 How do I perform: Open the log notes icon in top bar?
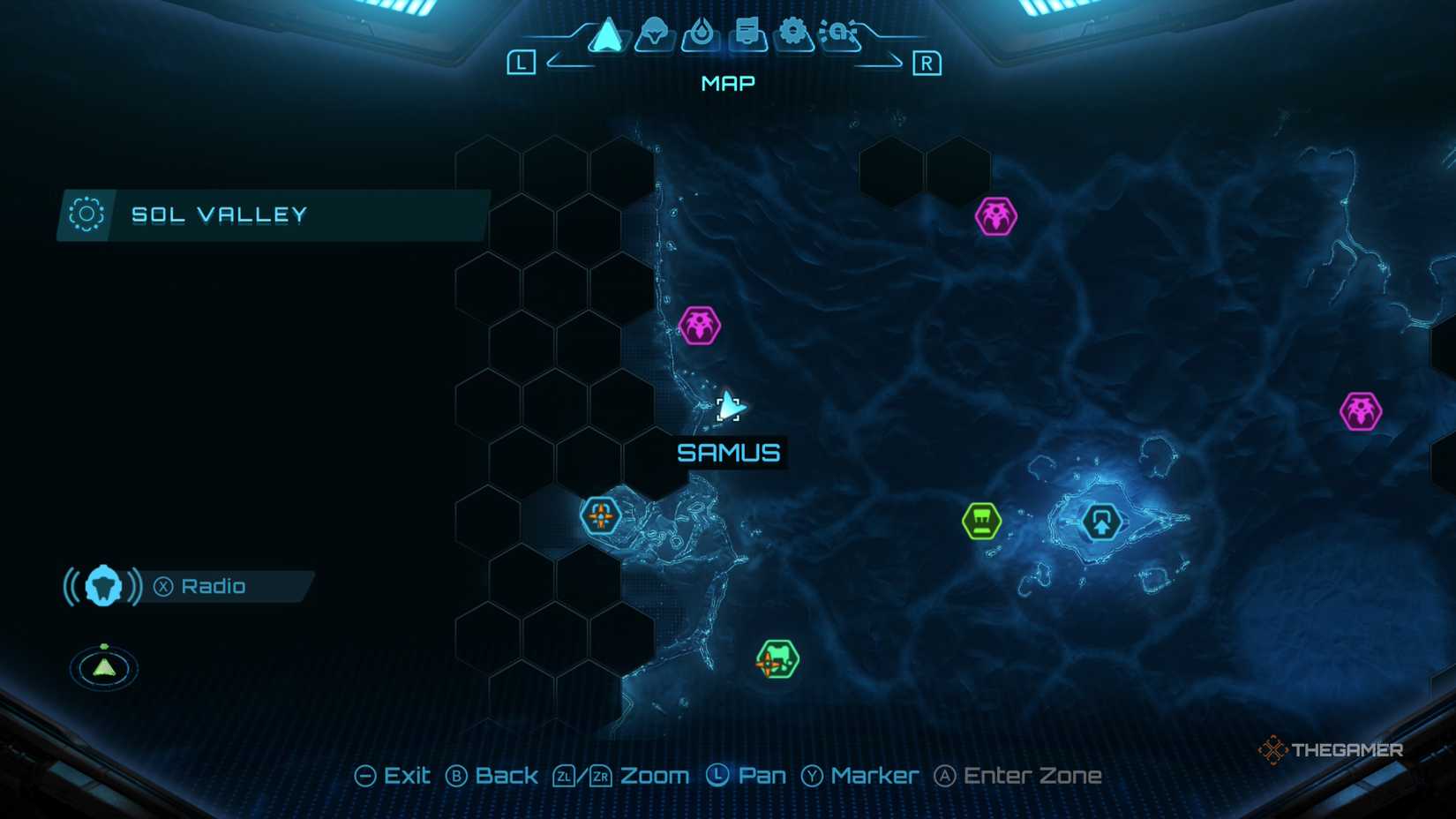748,35
